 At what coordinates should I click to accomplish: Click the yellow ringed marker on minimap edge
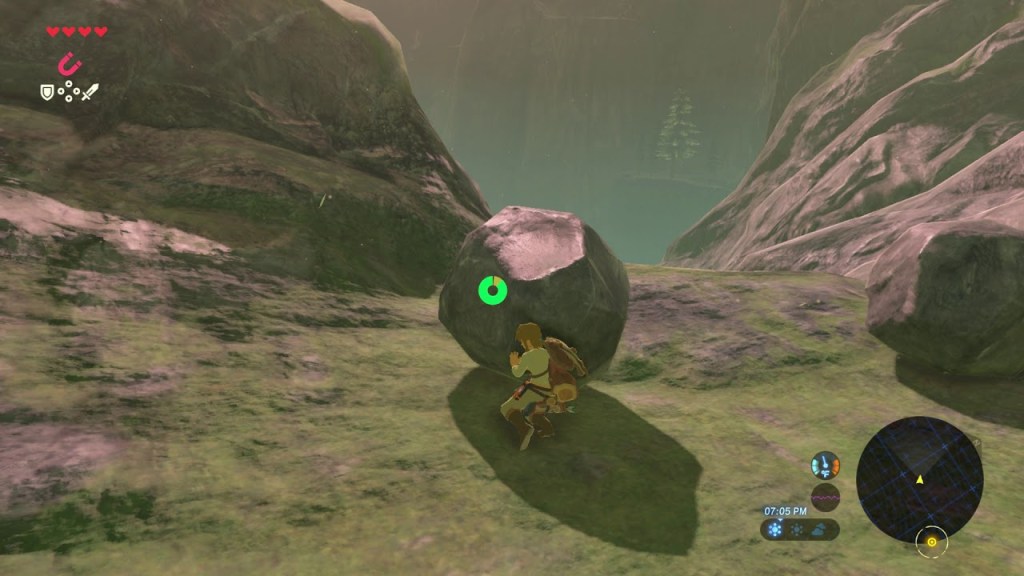click(931, 542)
